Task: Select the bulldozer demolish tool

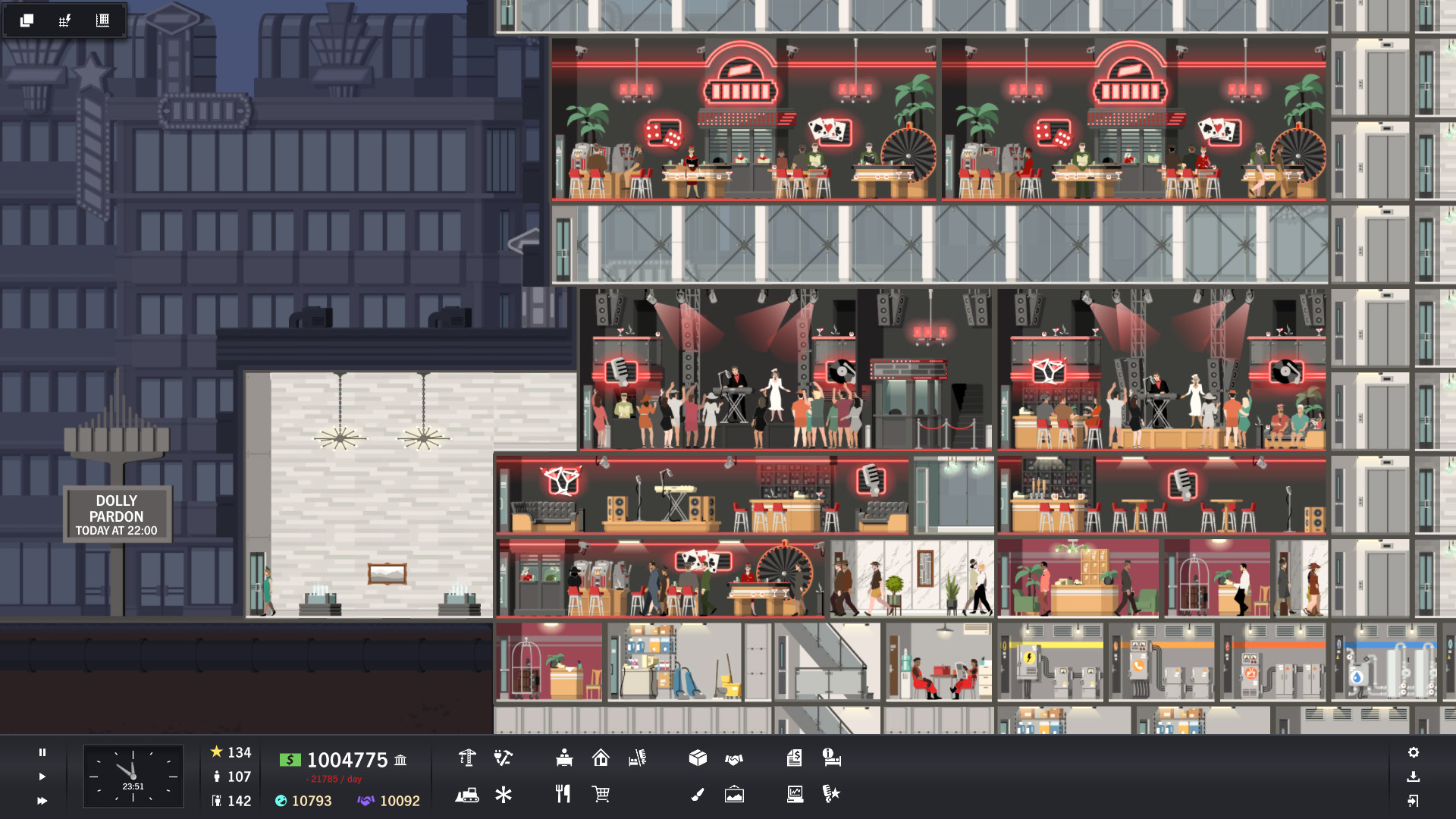Action: [467, 795]
